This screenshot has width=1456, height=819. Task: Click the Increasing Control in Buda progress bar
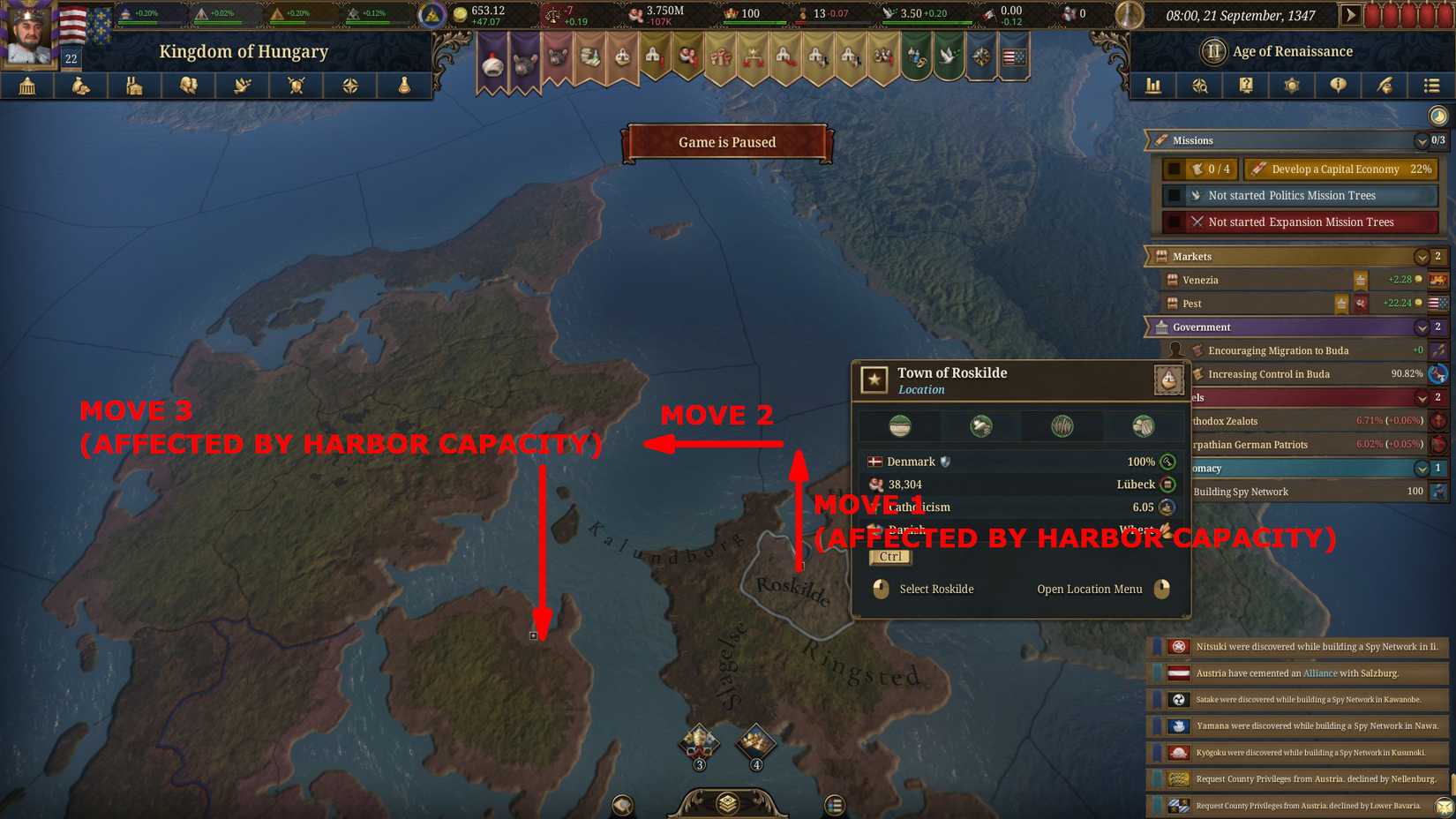coord(1306,373)
